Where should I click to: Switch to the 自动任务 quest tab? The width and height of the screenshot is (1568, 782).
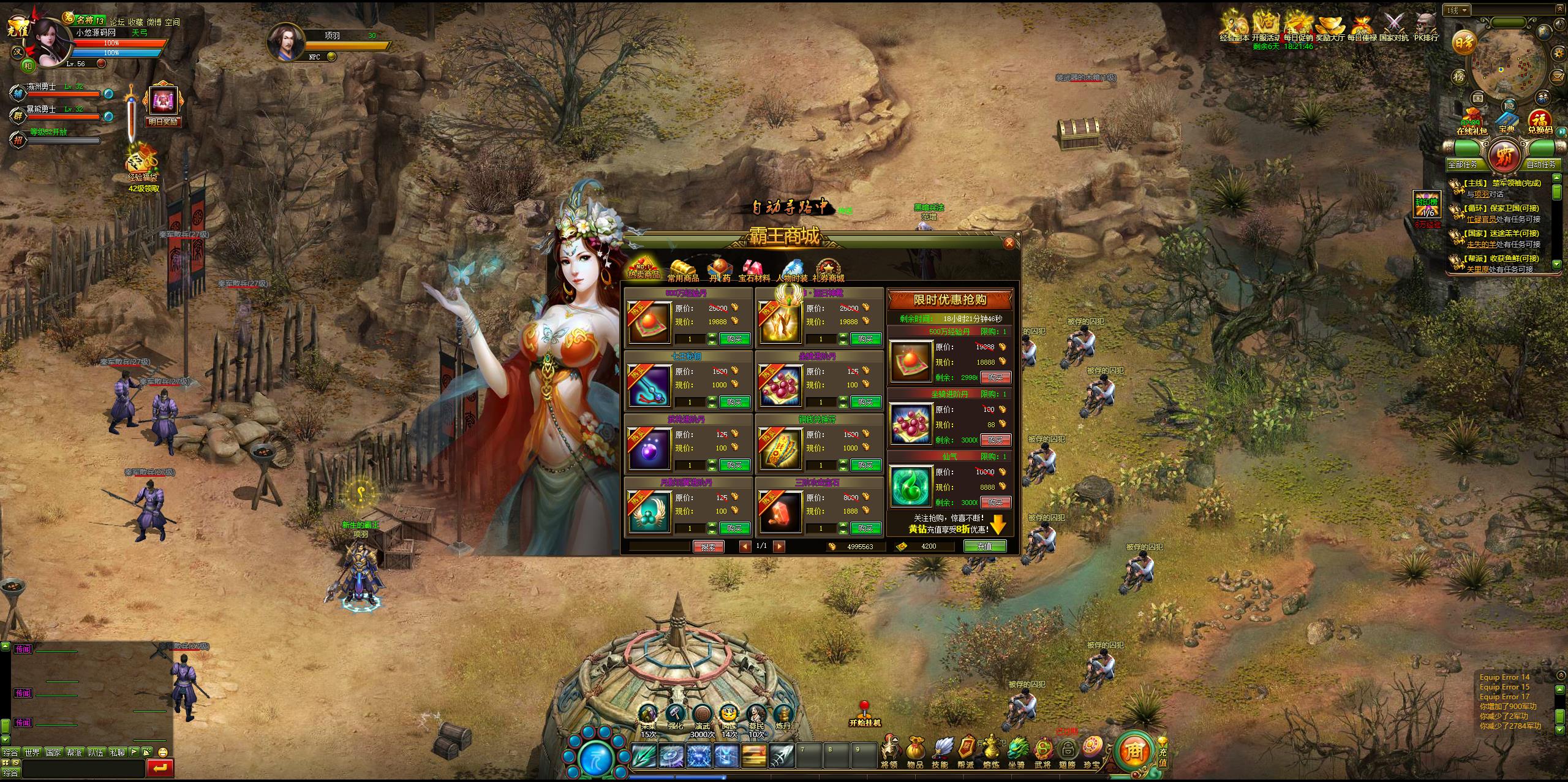1540,164
